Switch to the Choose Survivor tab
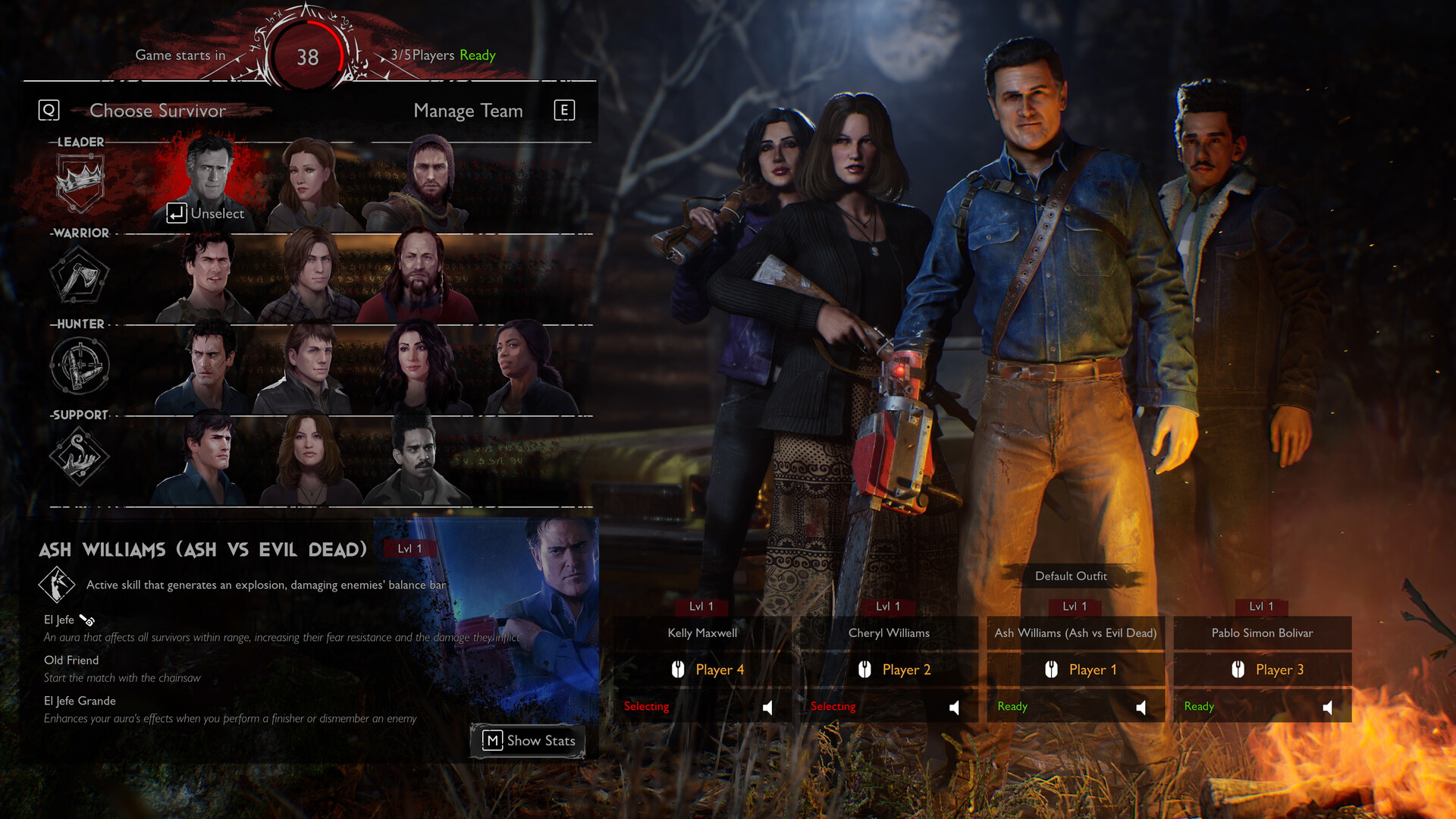Image resolution: width=1456 pixels, height=819 pixels. 157,111
